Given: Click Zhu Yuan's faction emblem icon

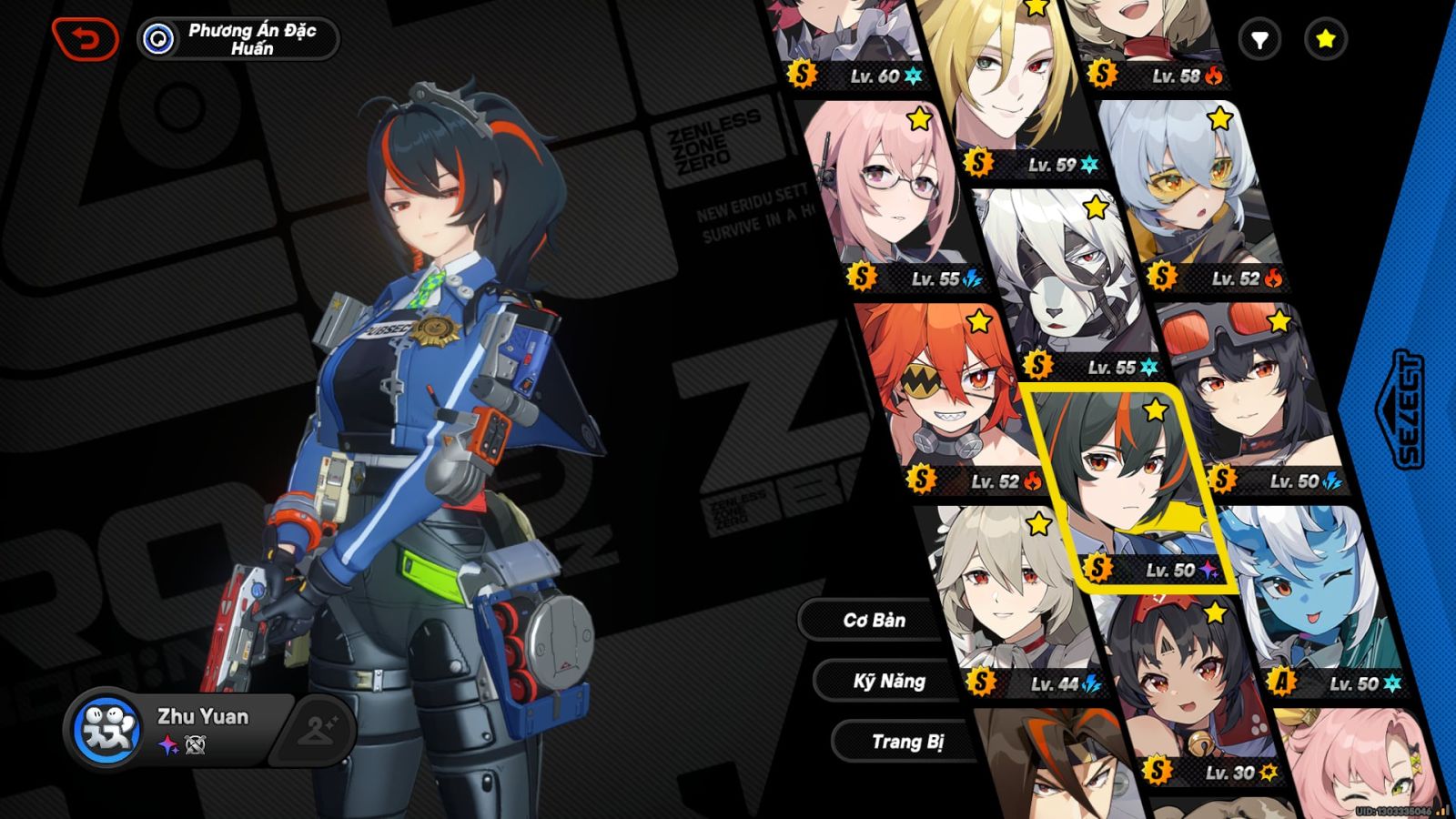Looking at the screenshot, I should click(x=107, y=728).
